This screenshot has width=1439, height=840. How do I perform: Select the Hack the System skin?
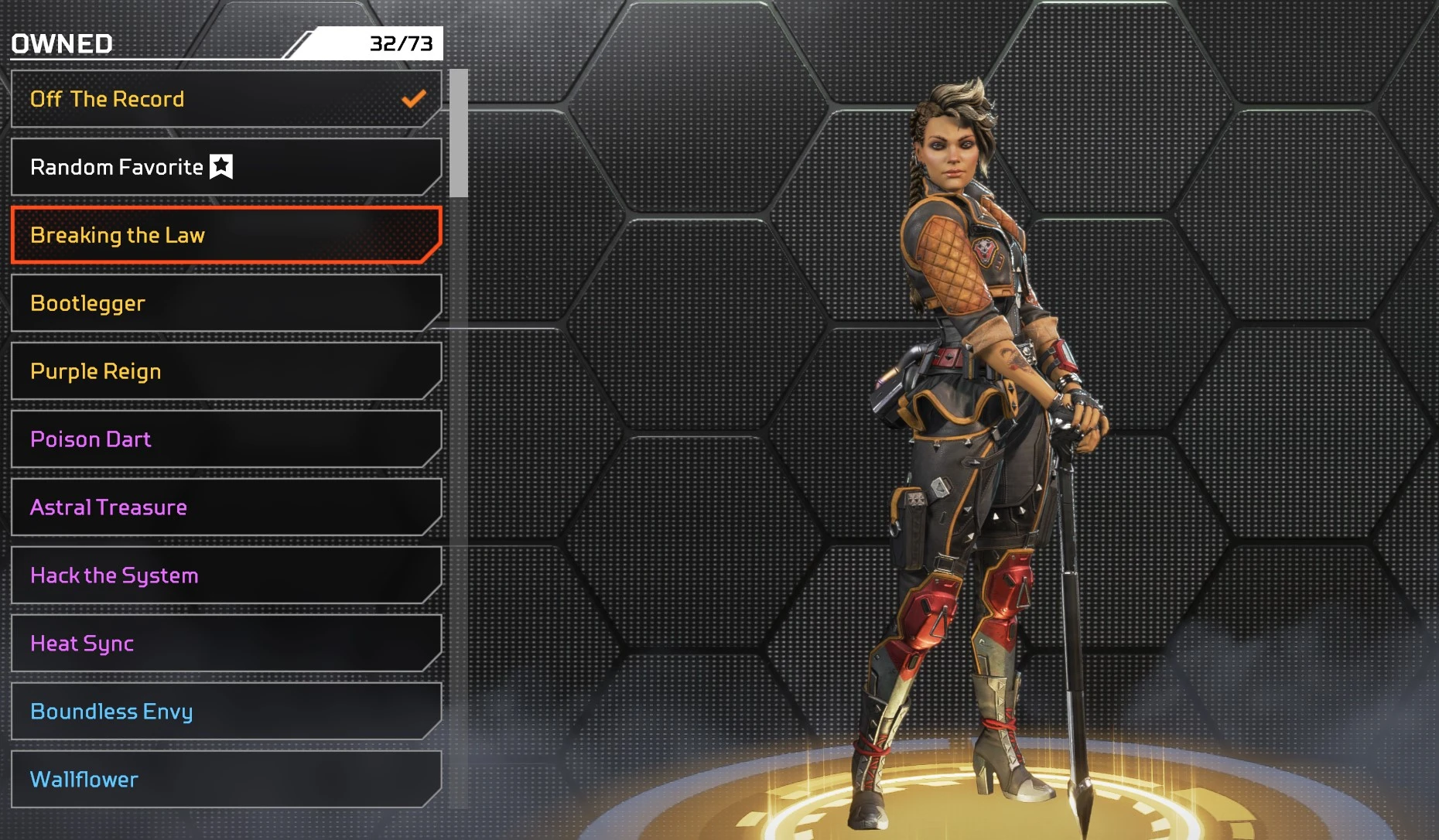pos(226,575)
